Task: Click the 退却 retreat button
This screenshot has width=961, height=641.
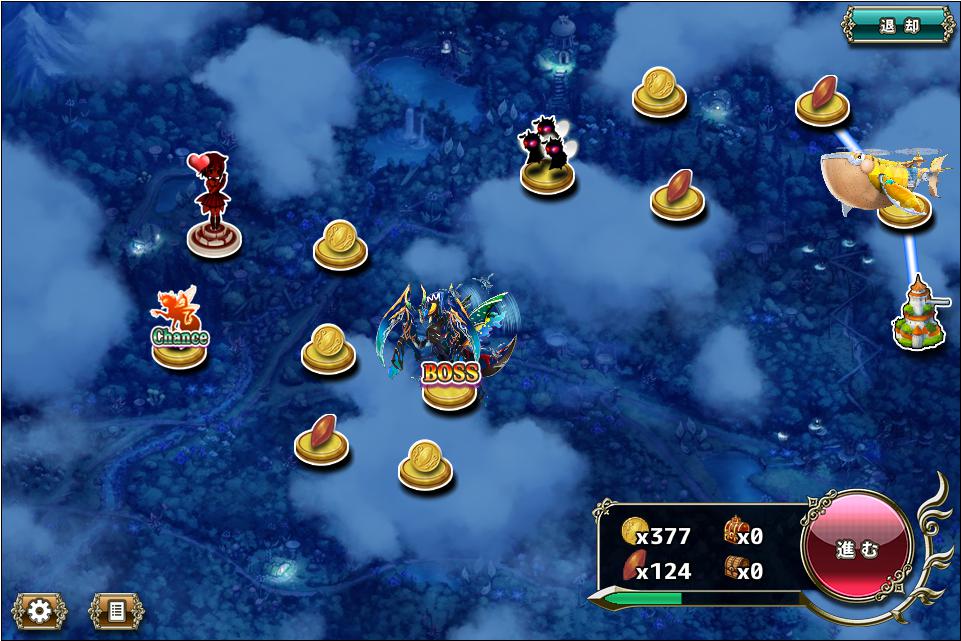Action: click(x=898, y=26)
